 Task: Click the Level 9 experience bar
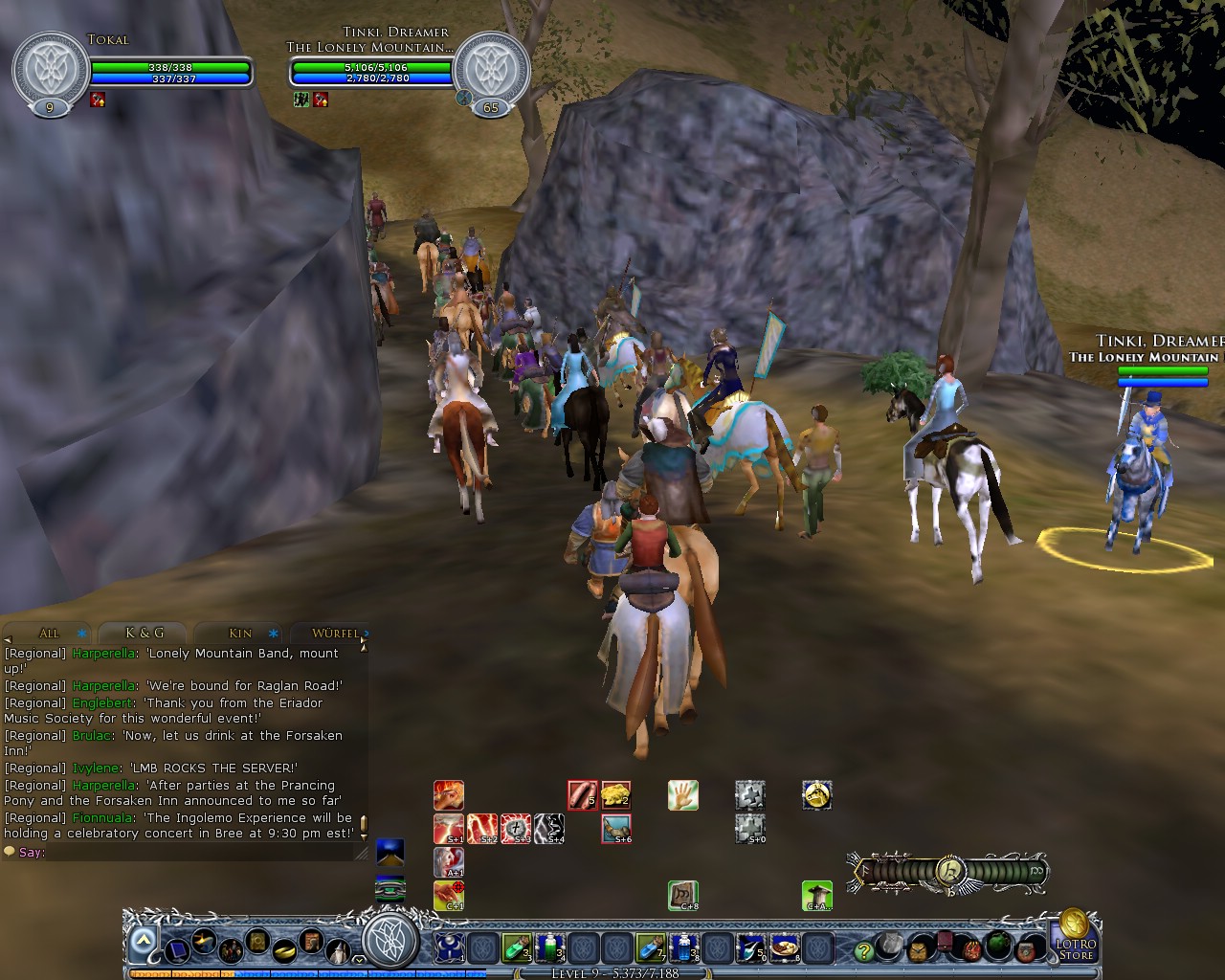612,973
